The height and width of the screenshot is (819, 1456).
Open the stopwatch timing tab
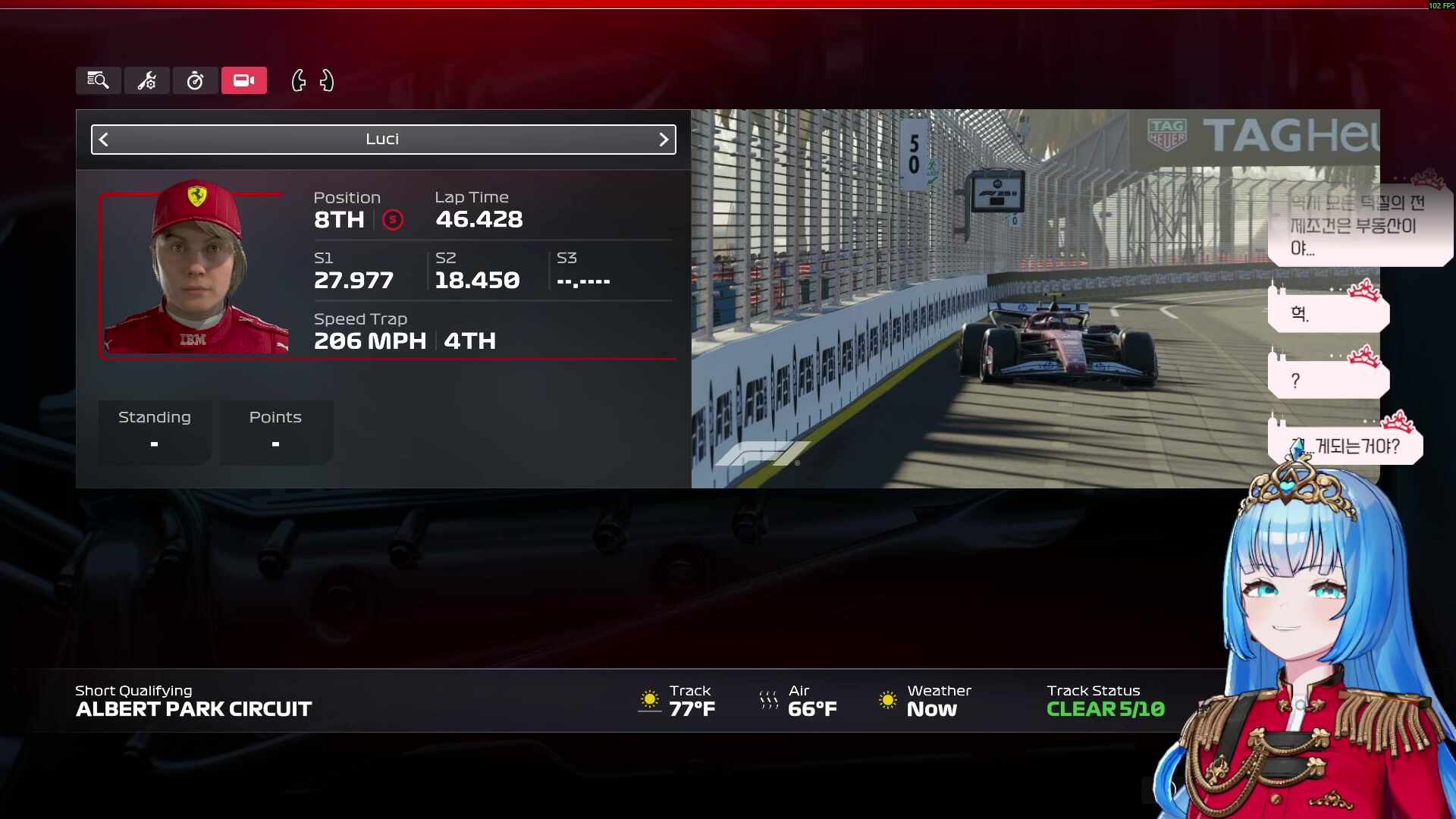click(195, 80)
